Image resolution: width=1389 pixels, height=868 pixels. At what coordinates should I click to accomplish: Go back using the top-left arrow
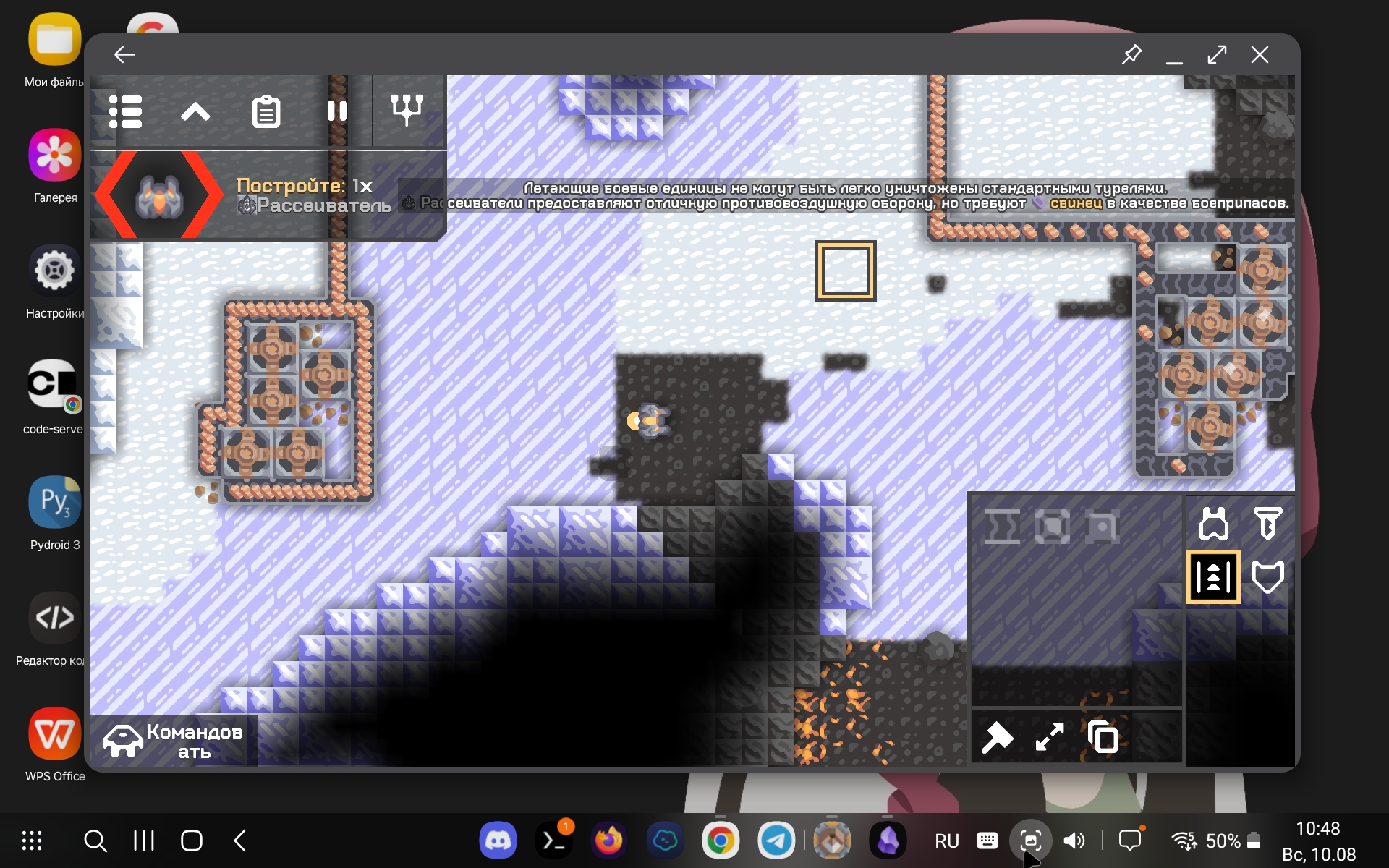pos(124,54)
